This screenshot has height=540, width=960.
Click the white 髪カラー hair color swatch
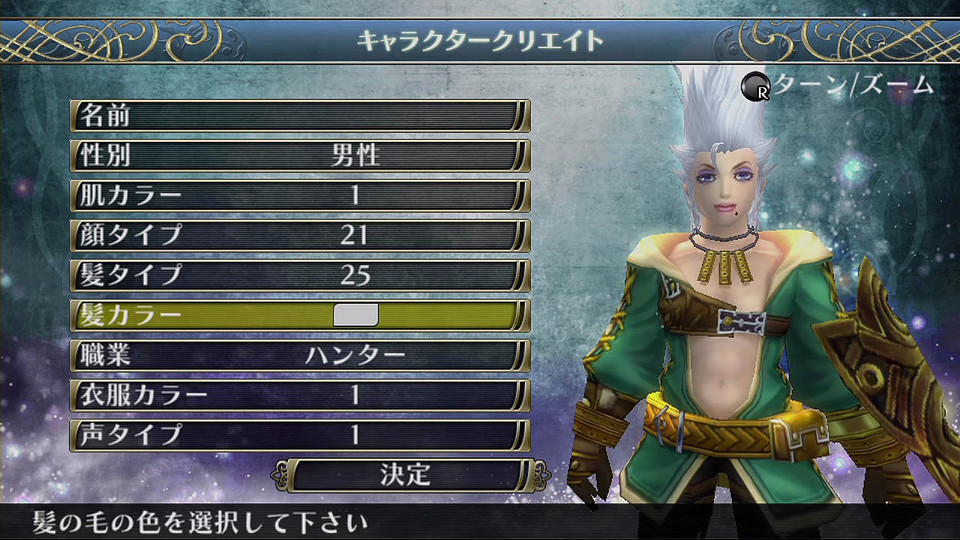pyautogui.click(x=355, y=315)
